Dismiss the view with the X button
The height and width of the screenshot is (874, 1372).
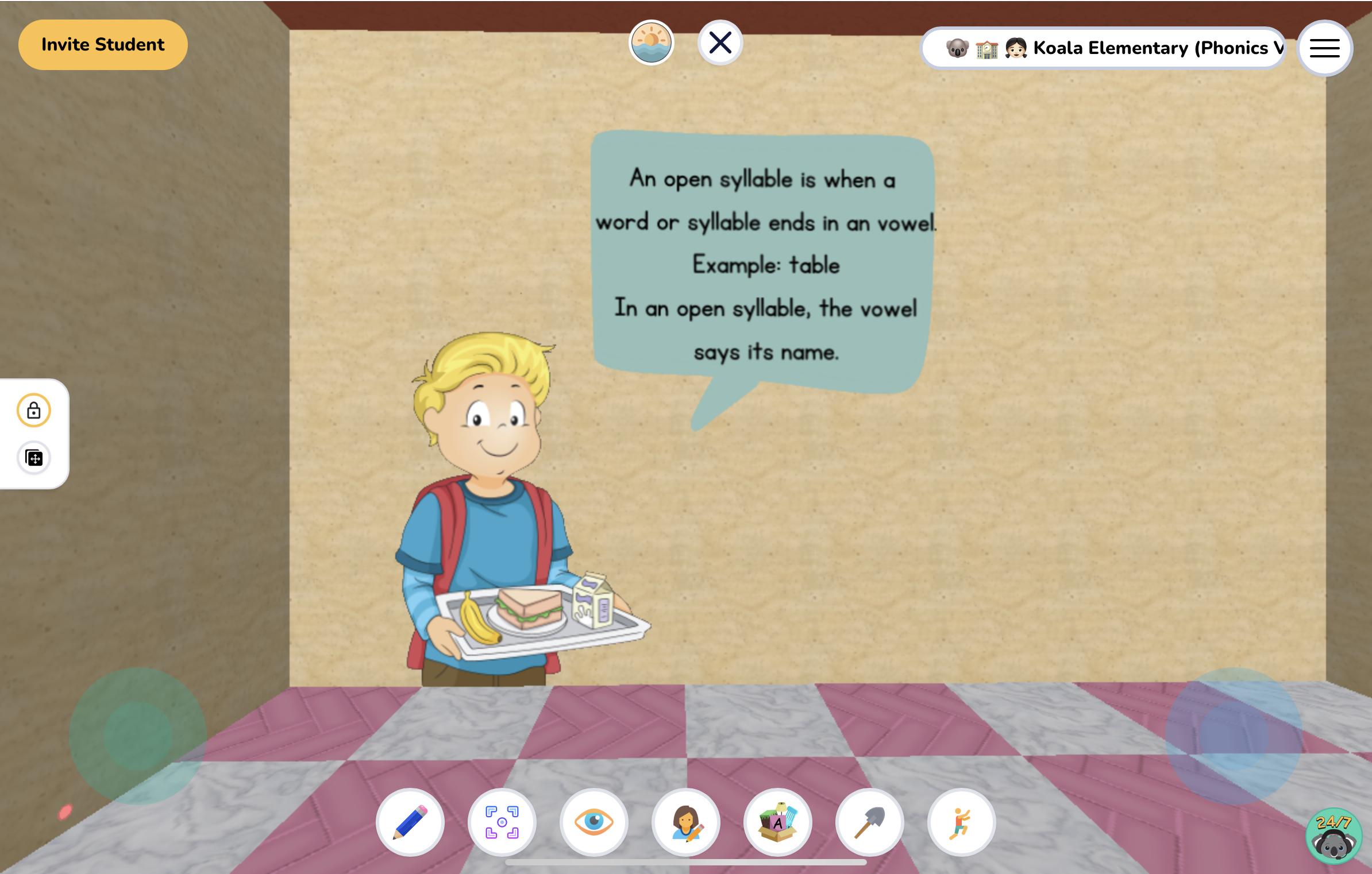tap(719, 41)
